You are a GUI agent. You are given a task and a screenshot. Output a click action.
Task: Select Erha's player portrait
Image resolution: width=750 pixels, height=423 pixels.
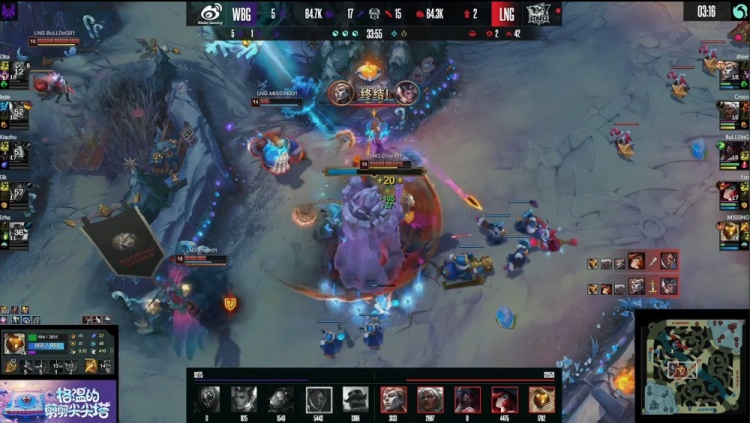pyautogui.click(x=19, y=232)
